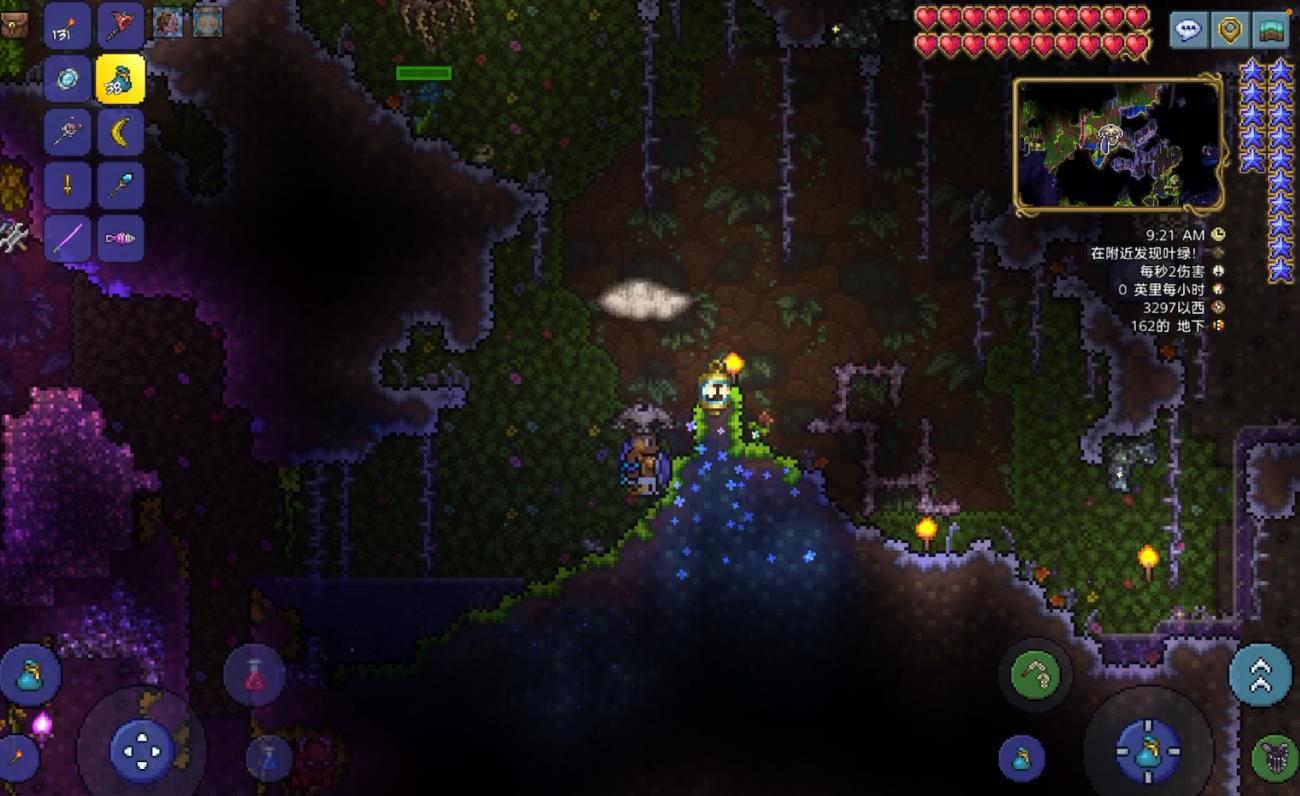Select the gold shortsword hotbar slot
The width and height of the screenshot is (1300, 796).
[x=68, y=185]
